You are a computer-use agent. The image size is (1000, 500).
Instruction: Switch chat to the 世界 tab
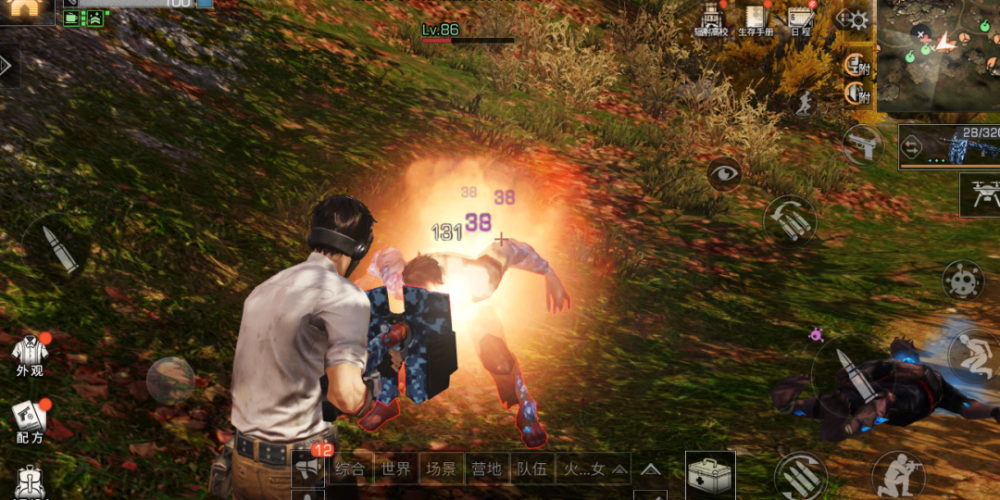396,467
